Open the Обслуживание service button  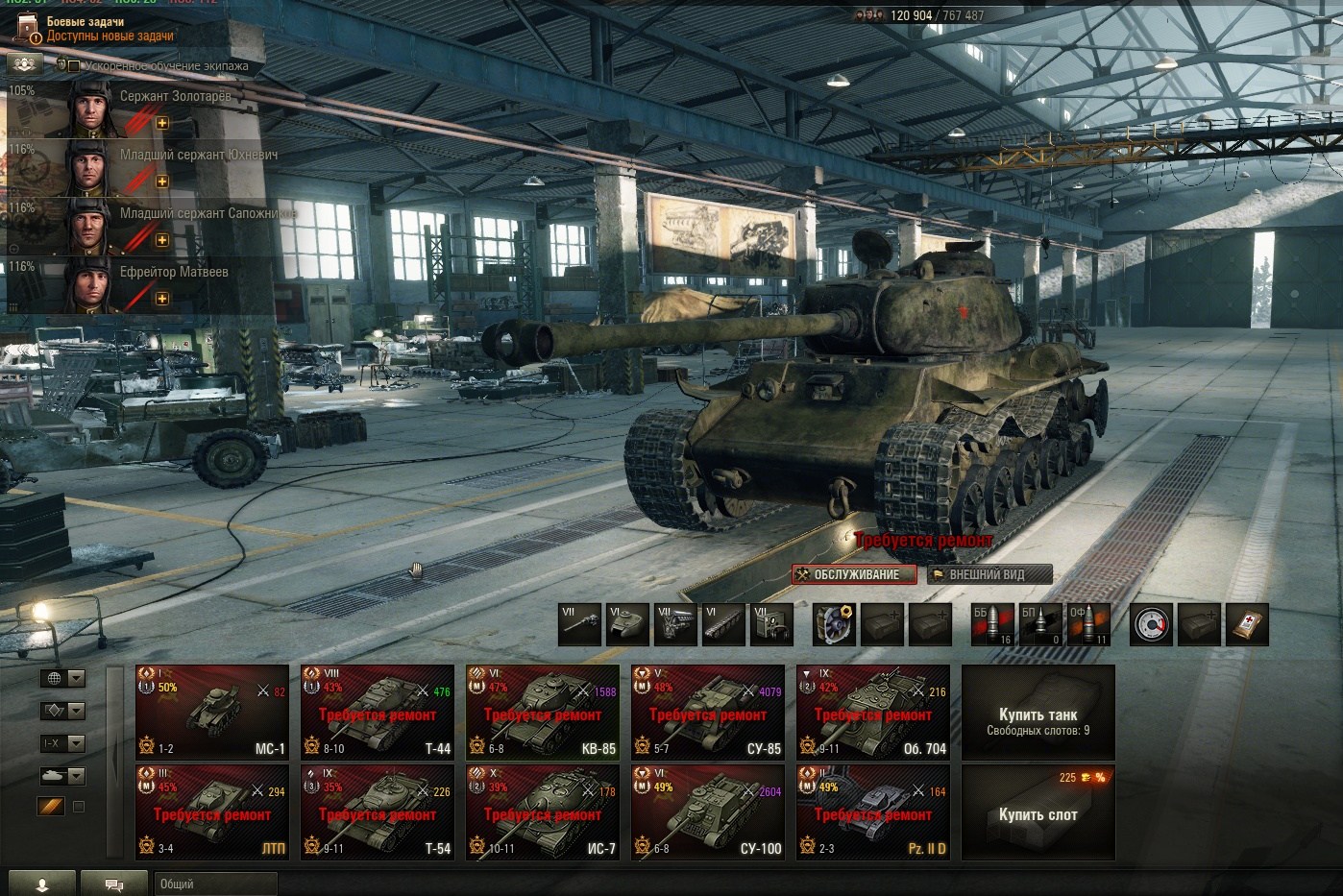click(854, 574)
